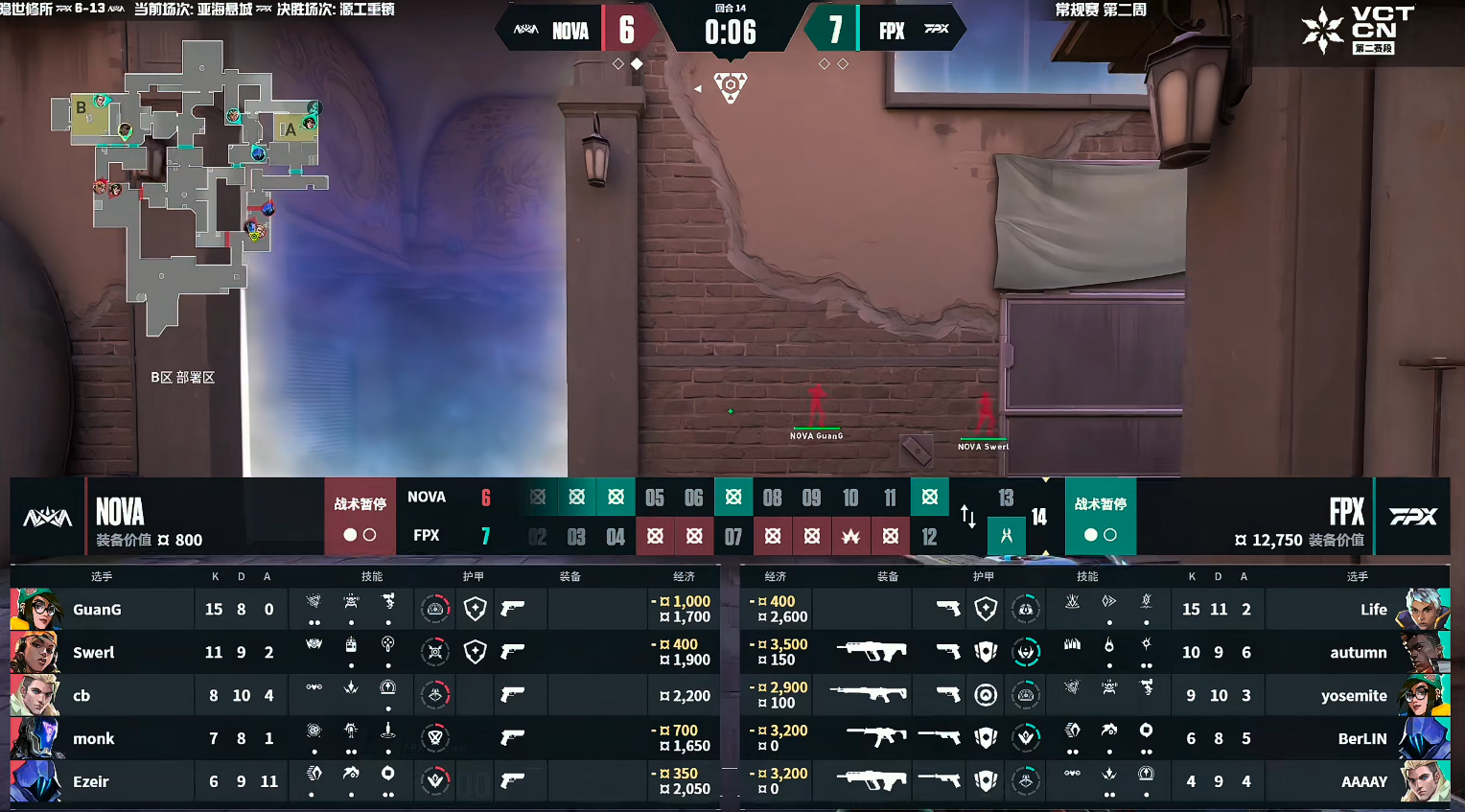1465x812 pixels.
Task: Click the FPX team logo on the scoreboard panel
Action: (1413, 517)
